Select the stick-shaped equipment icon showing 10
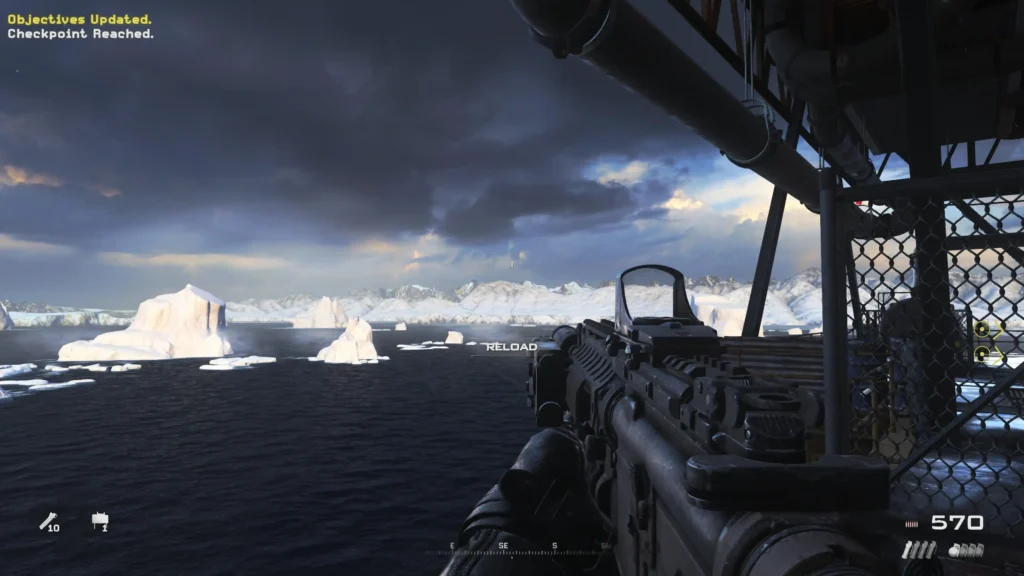The height and width of the screenshot is (576, 1024). click(x=48, y=521)
